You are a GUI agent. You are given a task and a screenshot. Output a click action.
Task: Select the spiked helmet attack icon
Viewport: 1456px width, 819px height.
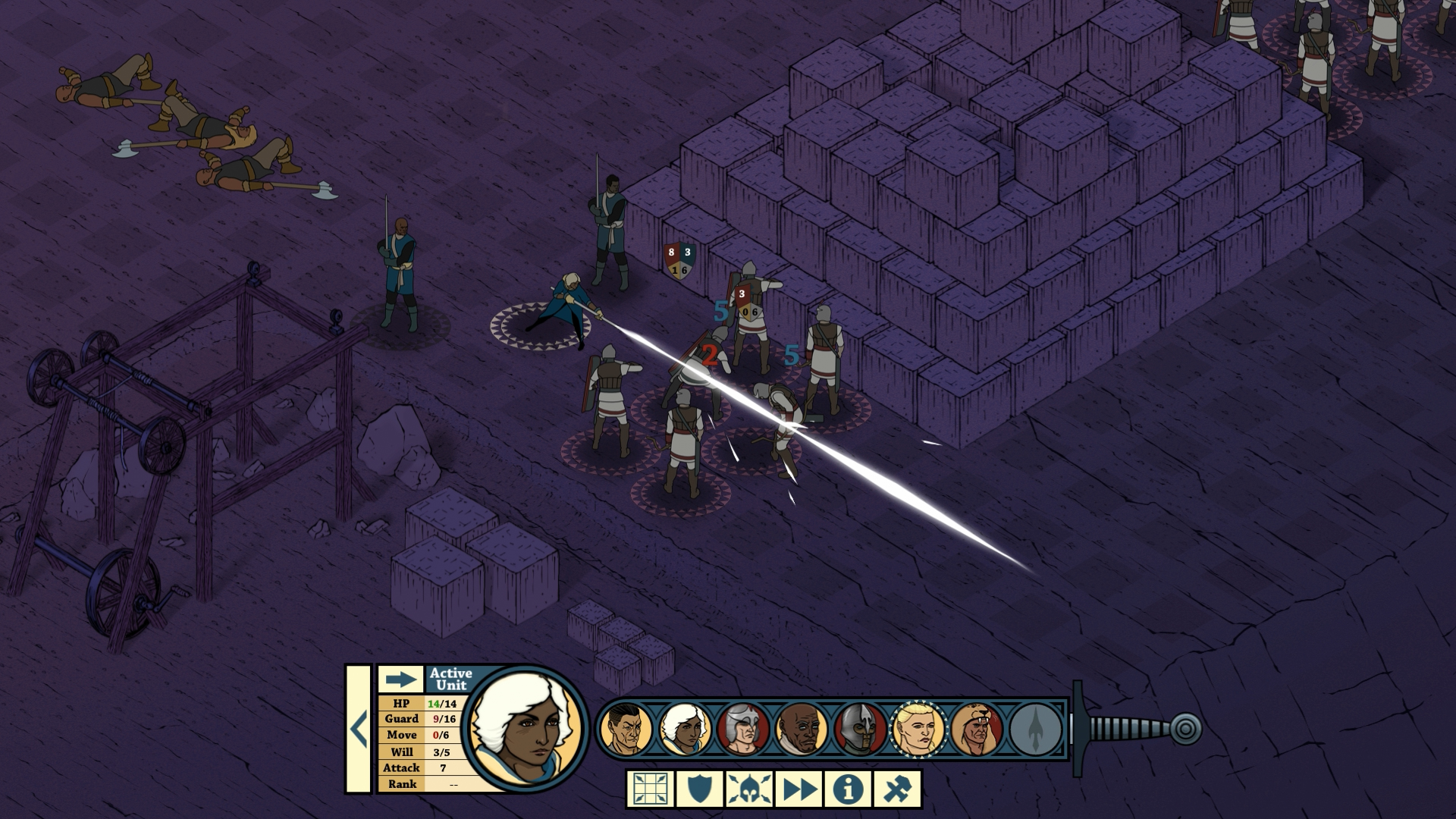(x=751, y=789)
